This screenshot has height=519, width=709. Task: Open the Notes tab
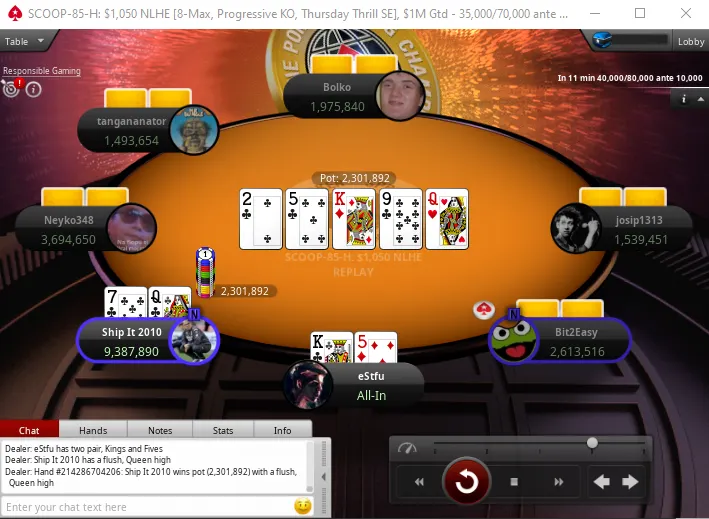tap(160, 430)
